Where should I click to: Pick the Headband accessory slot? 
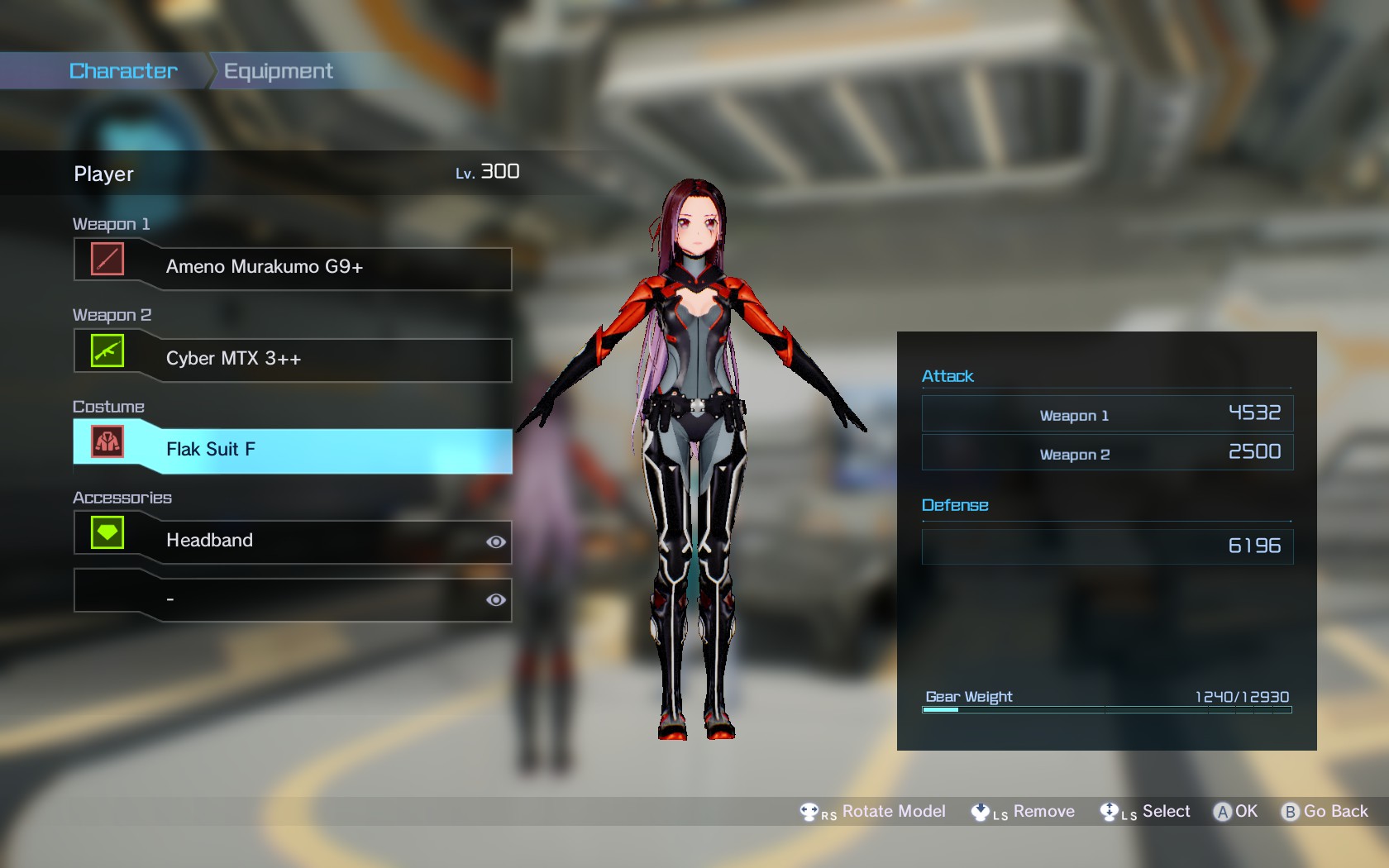314,541
